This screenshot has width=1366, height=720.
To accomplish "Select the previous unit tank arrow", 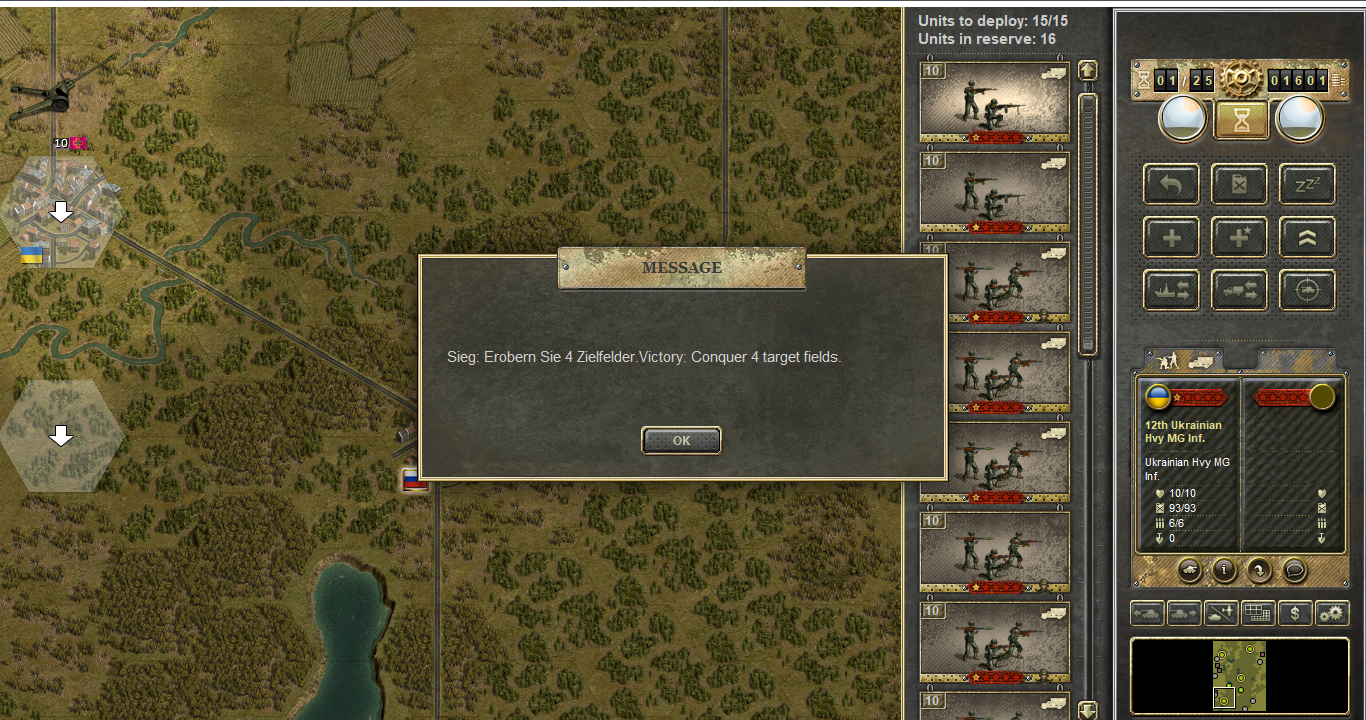I will pyautogui.click(x=1147, y=613).
